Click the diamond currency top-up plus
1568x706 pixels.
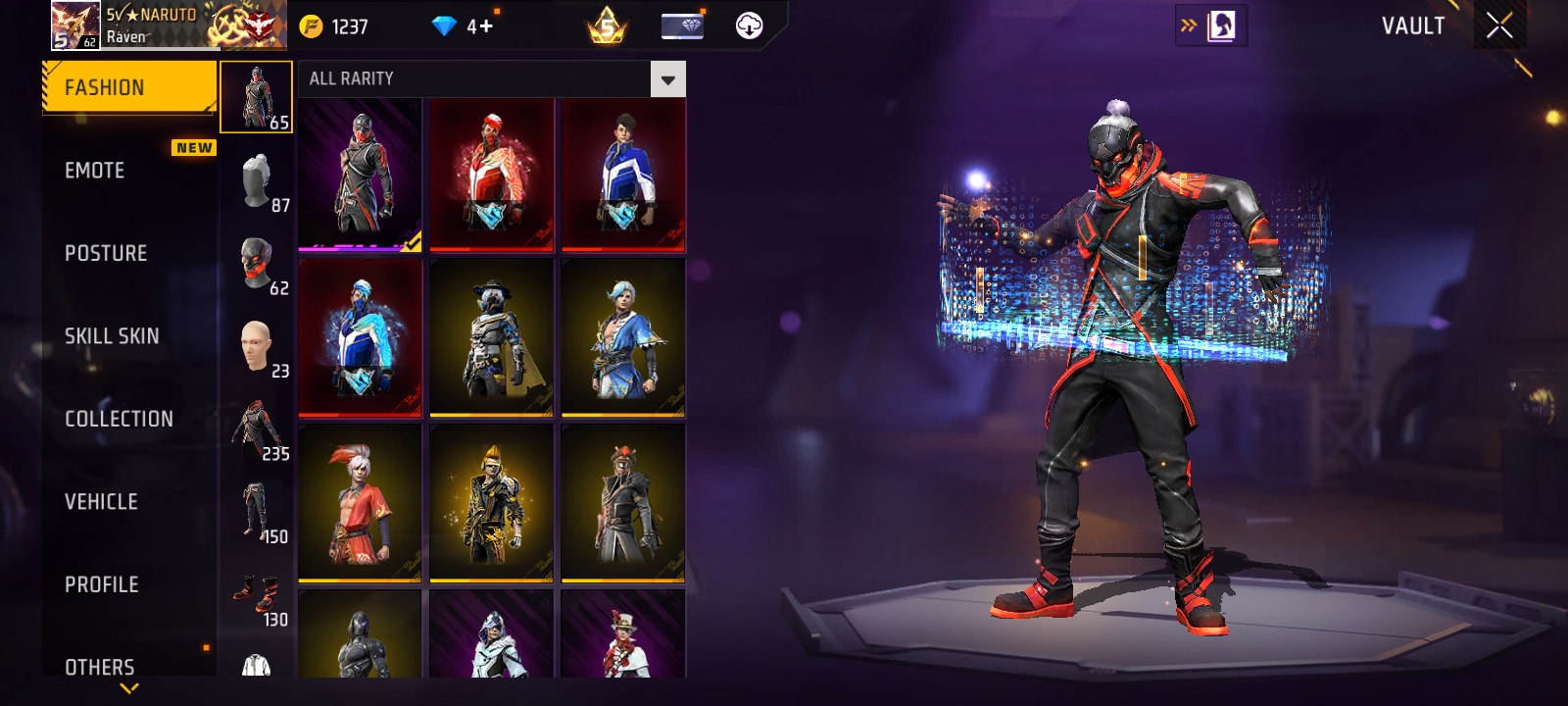[485, 26]
